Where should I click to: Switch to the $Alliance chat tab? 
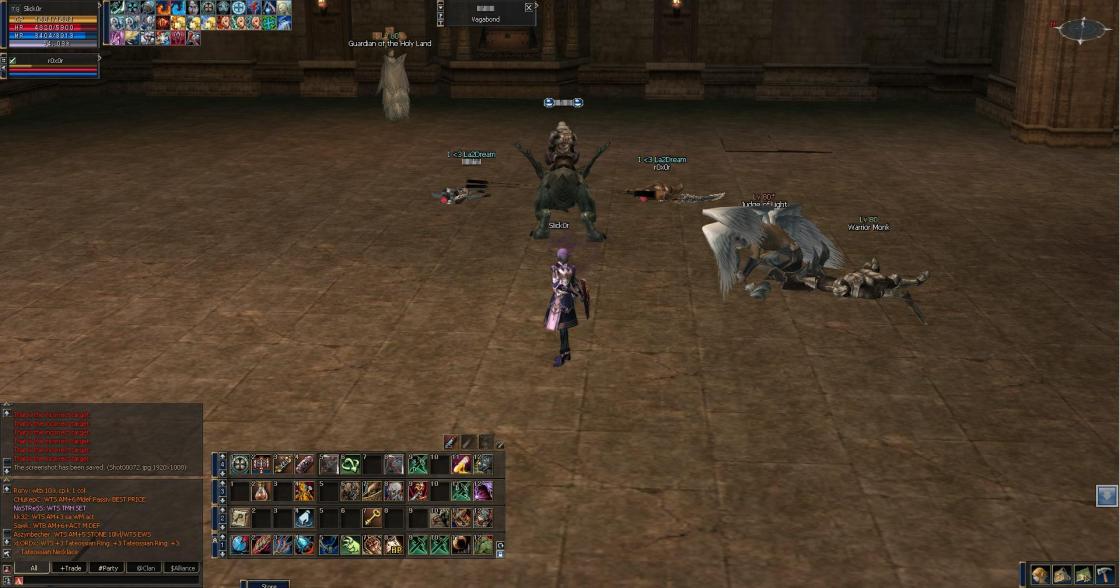point(182,568)
